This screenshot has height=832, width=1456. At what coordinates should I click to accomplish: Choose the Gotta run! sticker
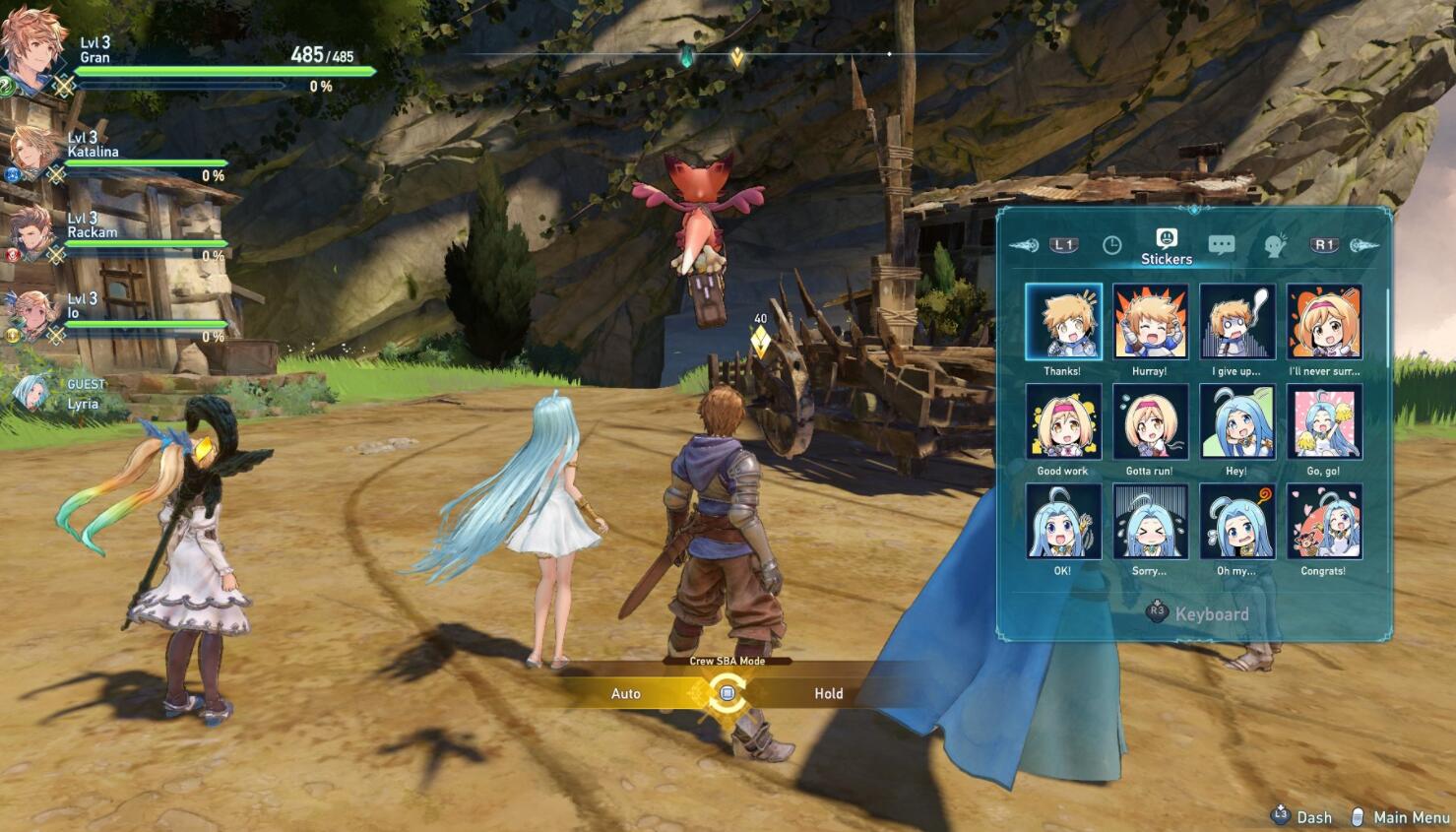click(1150, 421)
